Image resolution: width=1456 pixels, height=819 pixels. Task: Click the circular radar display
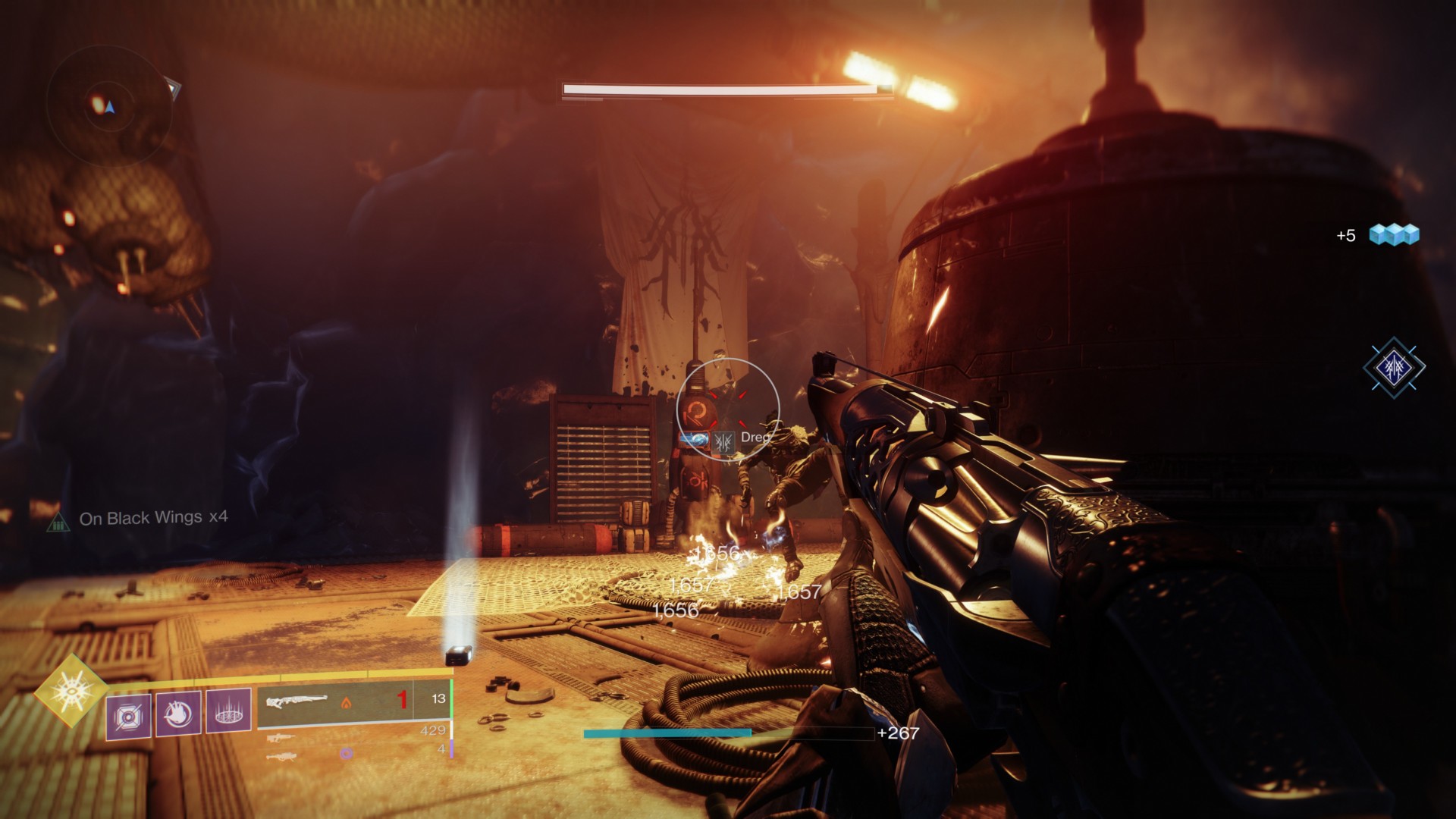click(x=108, y=104)
